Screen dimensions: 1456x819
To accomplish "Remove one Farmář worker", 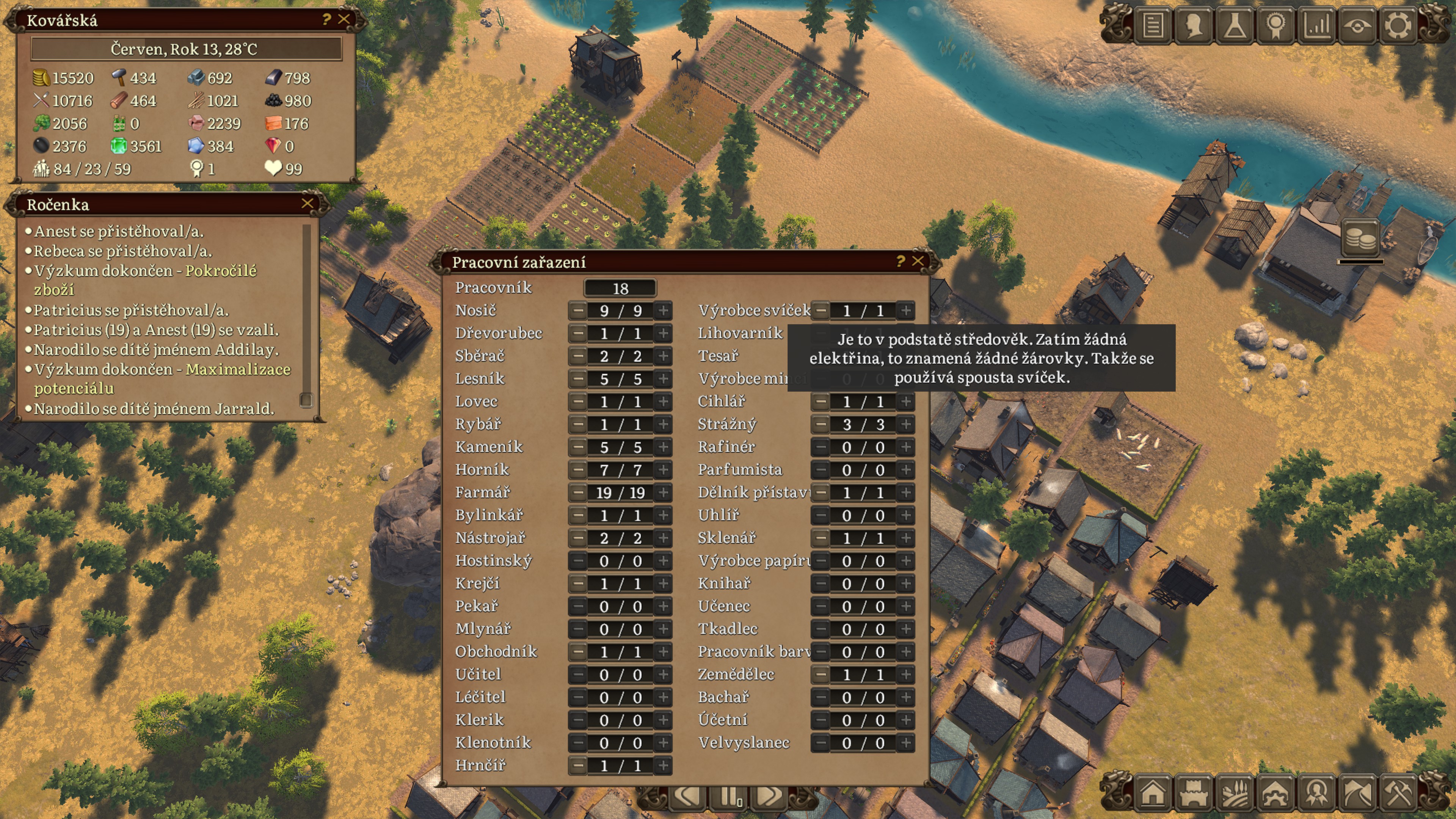I will pos(577,492).
